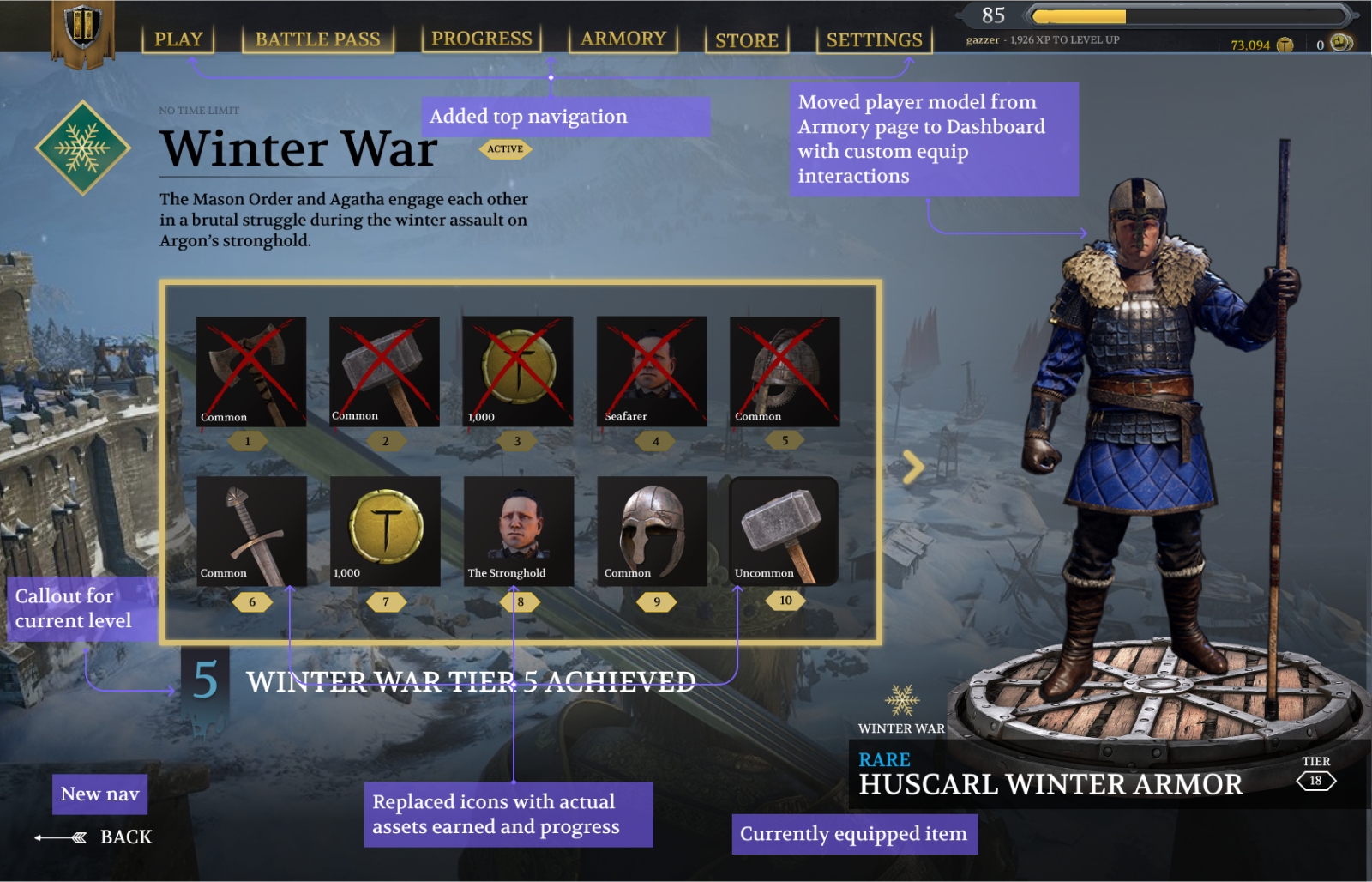Select the tier 2 hammer reward
The height and width of the screenshot is (882, 1372).
[x=384, y=372]
